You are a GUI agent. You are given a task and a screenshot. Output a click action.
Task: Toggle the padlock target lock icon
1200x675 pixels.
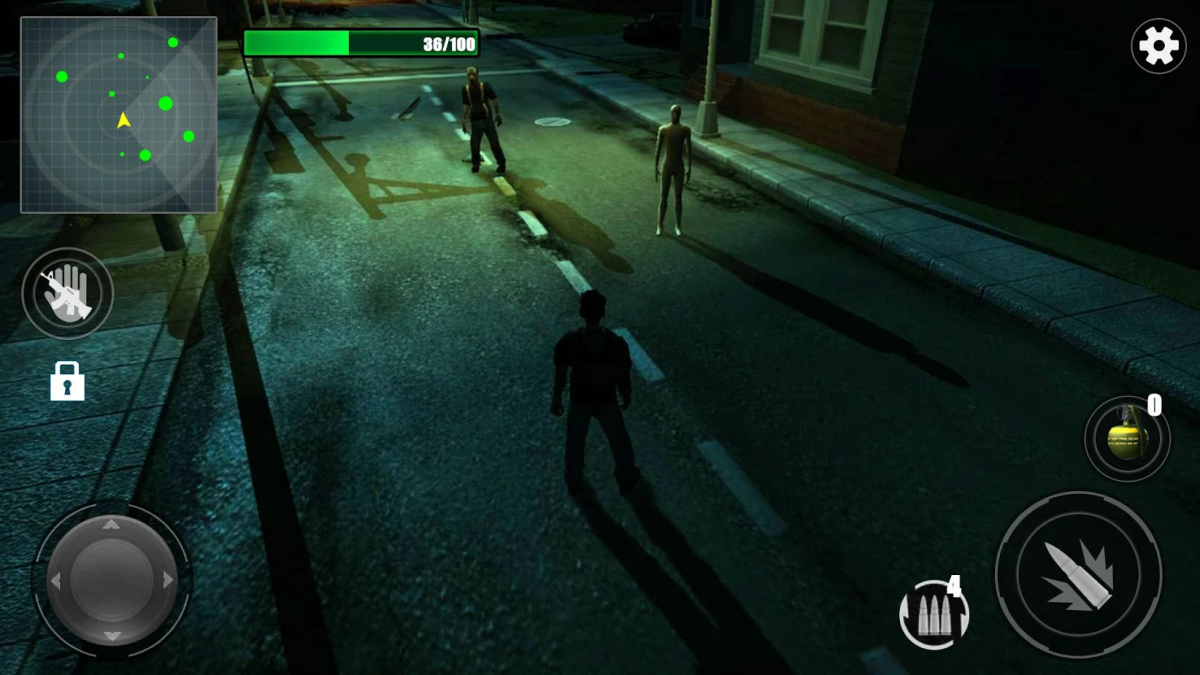tap(67, 381)
